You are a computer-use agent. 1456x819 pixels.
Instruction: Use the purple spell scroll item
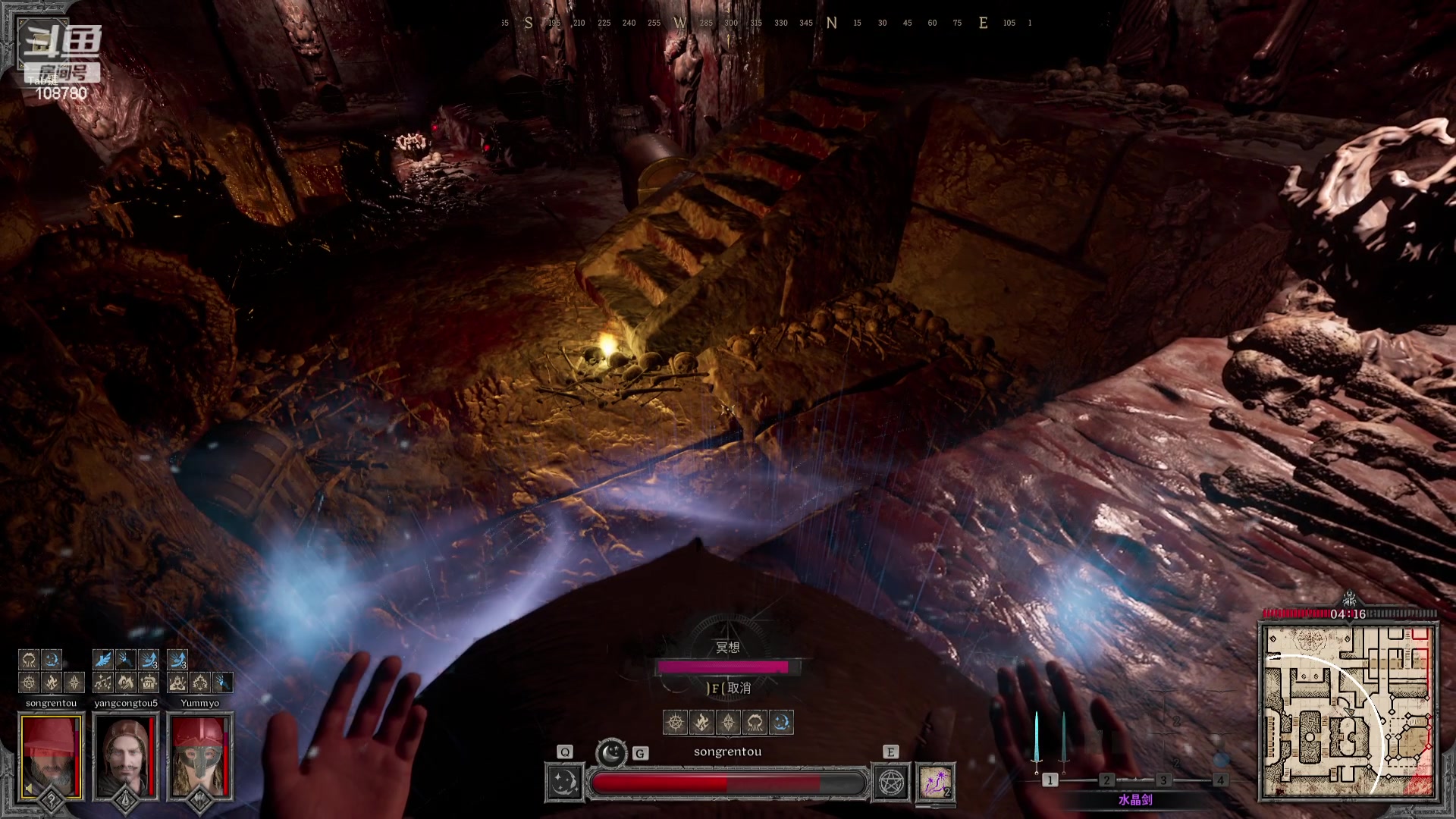coord(936,783)
